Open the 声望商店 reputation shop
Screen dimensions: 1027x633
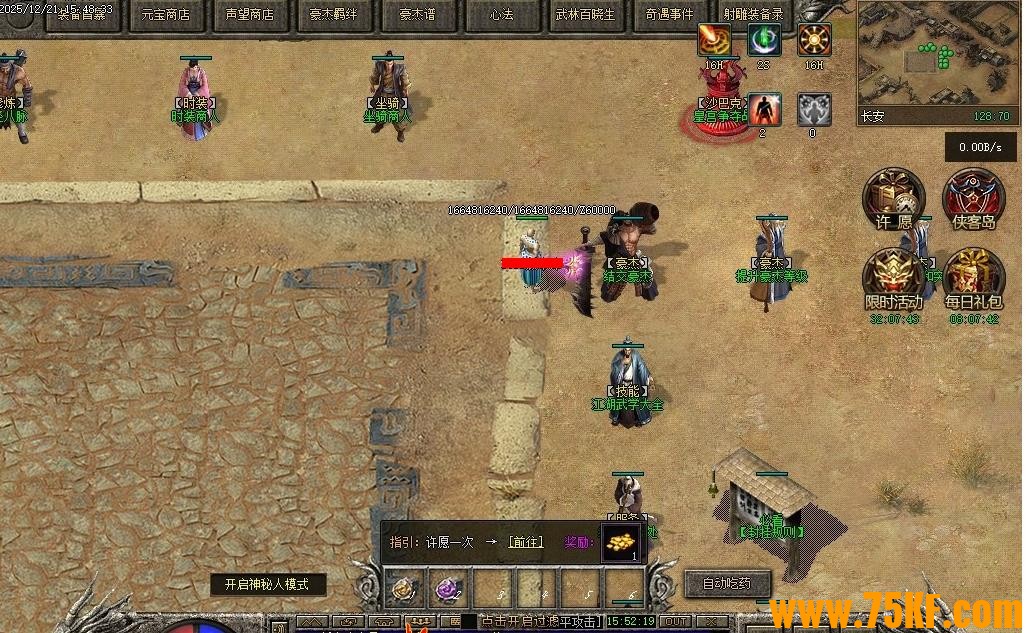[x=249, y=15]
